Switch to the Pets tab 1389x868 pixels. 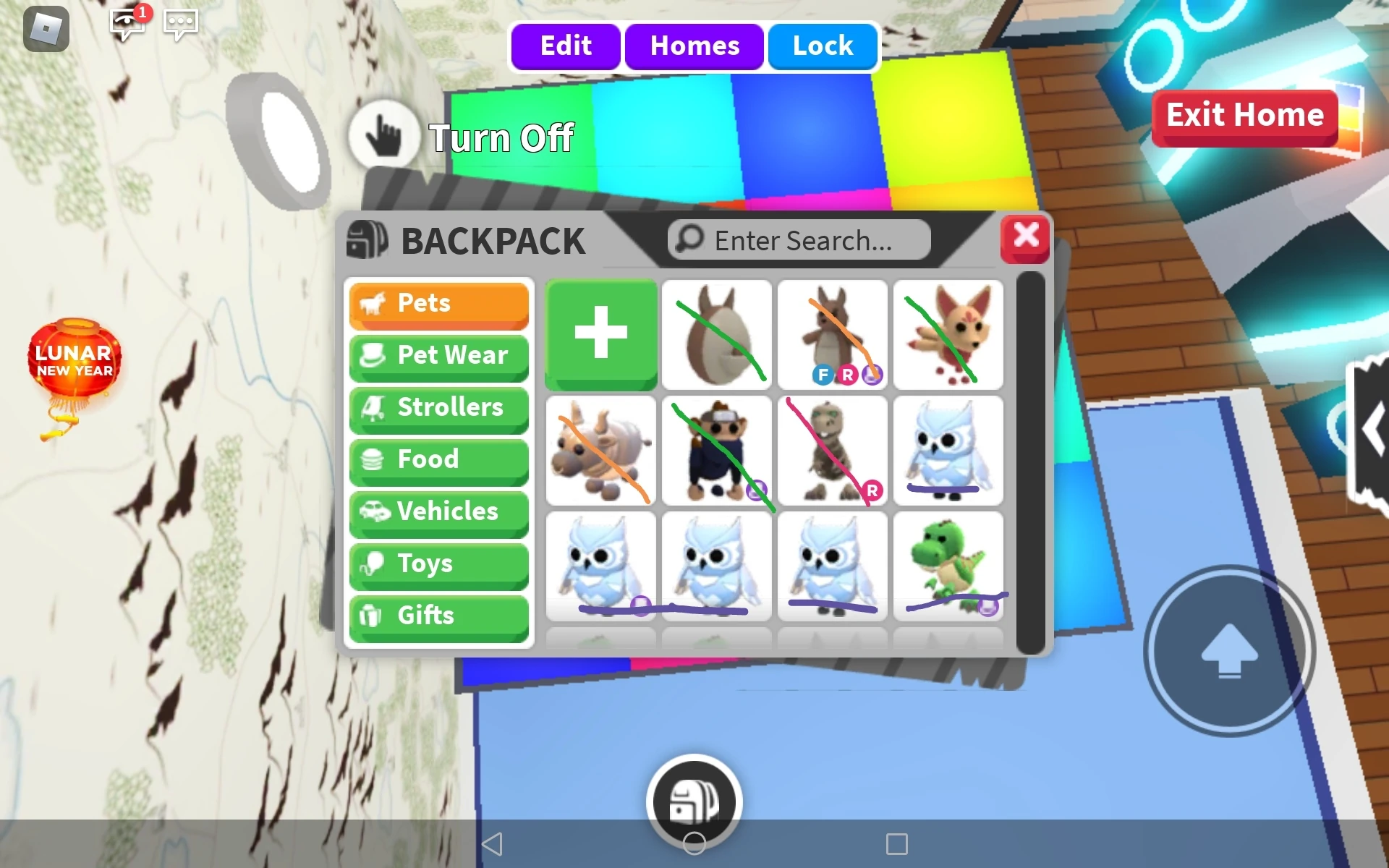coord(439,304)
